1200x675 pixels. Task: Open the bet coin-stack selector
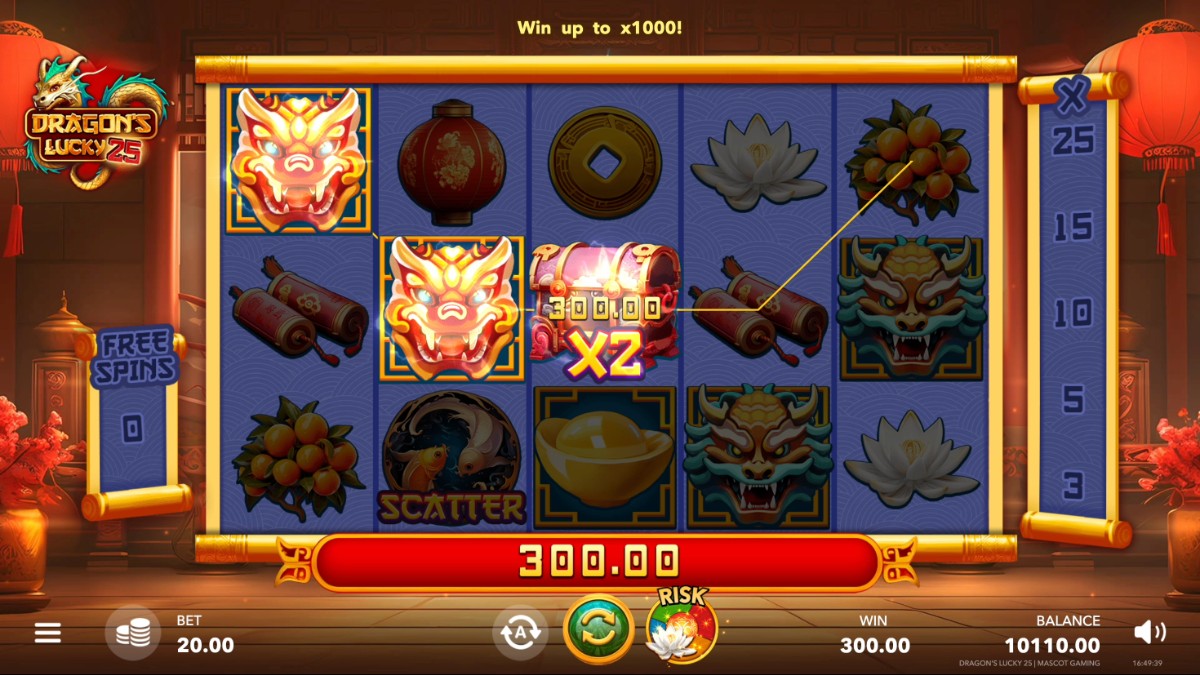[x=133, y=633]
